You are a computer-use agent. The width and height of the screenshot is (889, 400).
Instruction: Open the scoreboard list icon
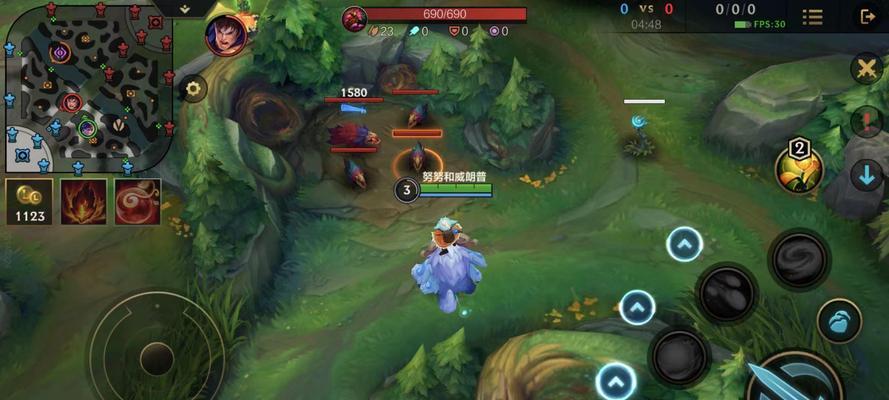(x=813, y=16)
